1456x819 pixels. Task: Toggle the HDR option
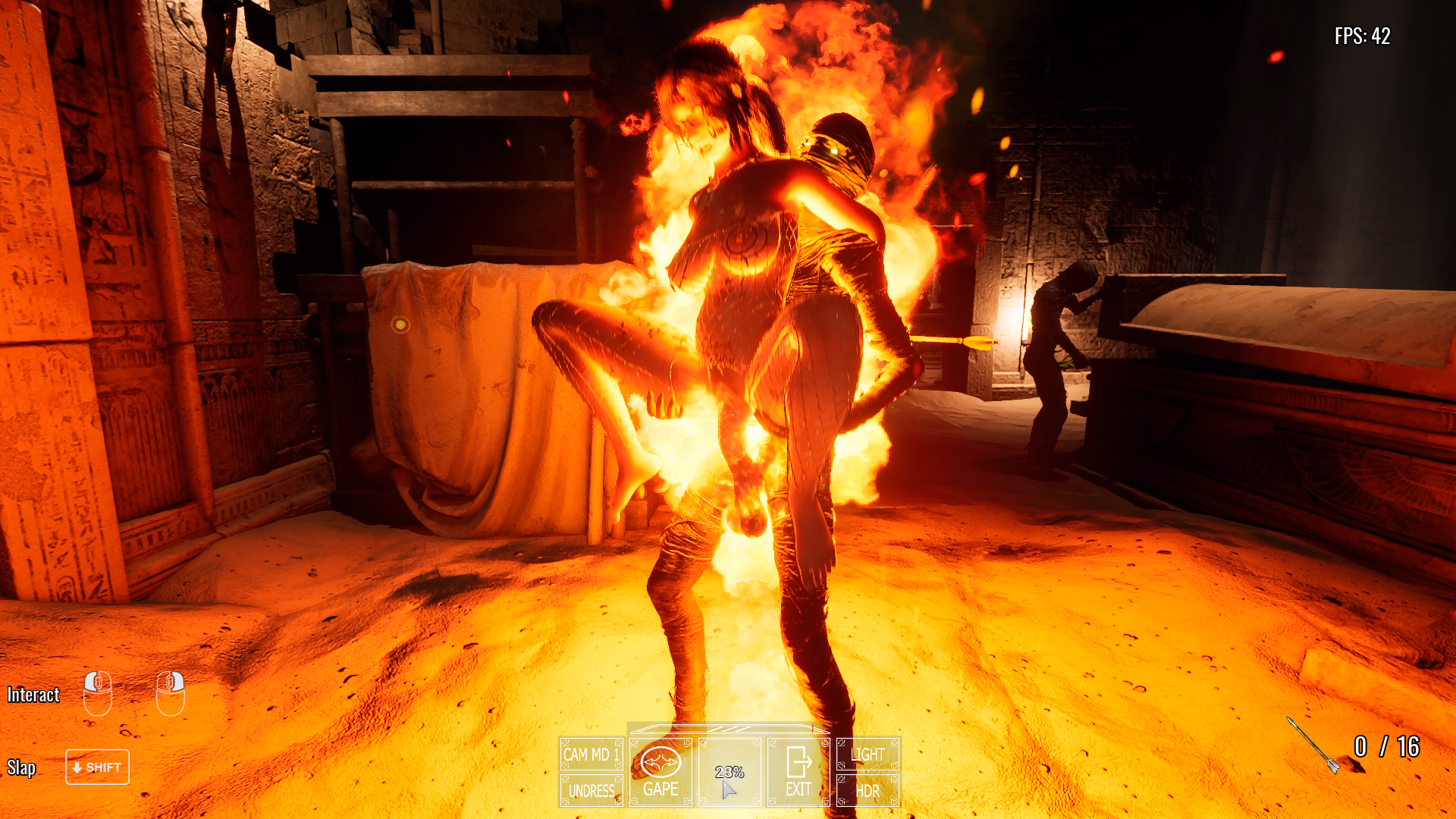click(x=868, y=791)
